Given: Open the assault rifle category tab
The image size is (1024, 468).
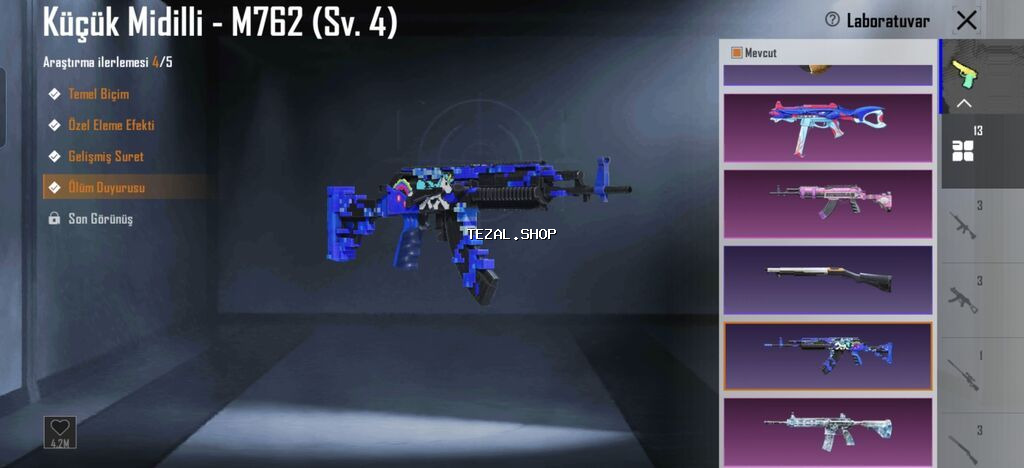Looking at the screenshot, I should tap(965, 225).
